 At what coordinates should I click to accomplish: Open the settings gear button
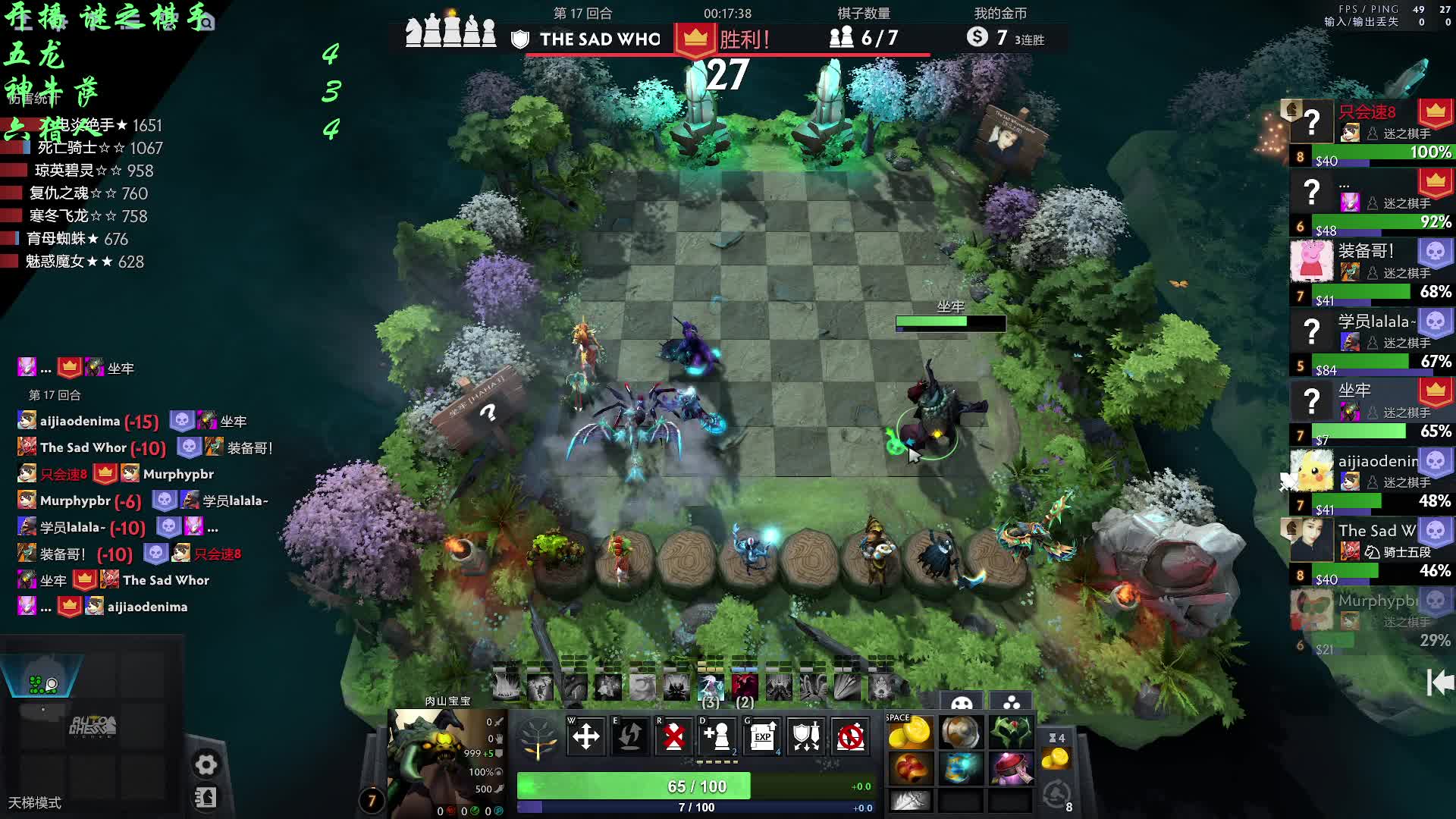tap(206, 764)
